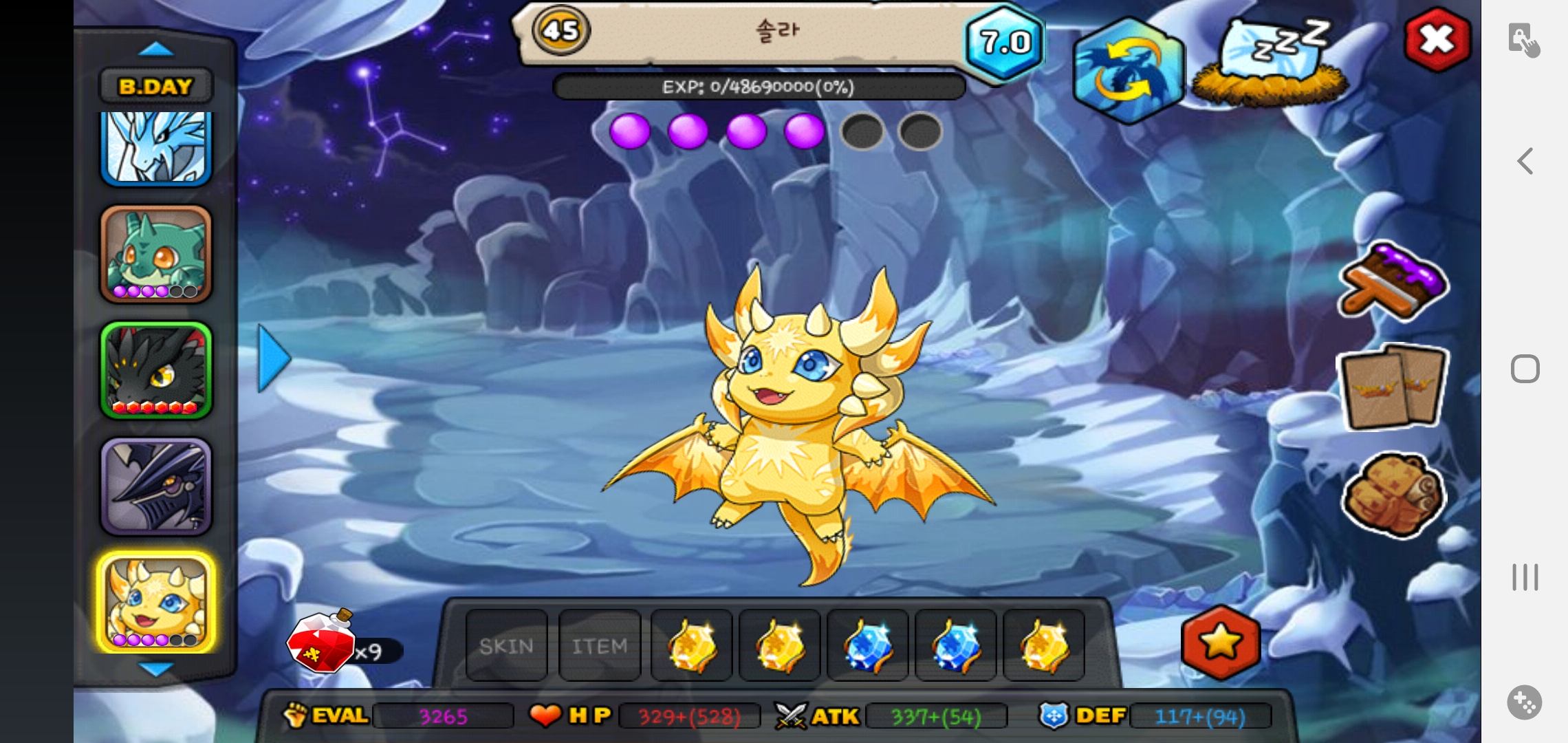
Task: Open the leather backpack inventory
Action: pyautogui.click(x=1393, y=494)
